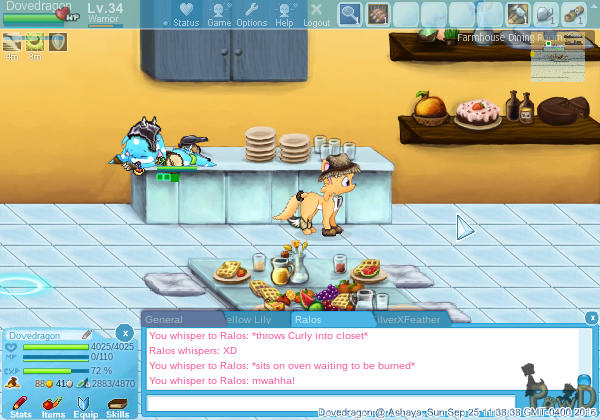Log out with the Logout button
The height and width of the screenshot is (420, 600).
coord(316,14)
